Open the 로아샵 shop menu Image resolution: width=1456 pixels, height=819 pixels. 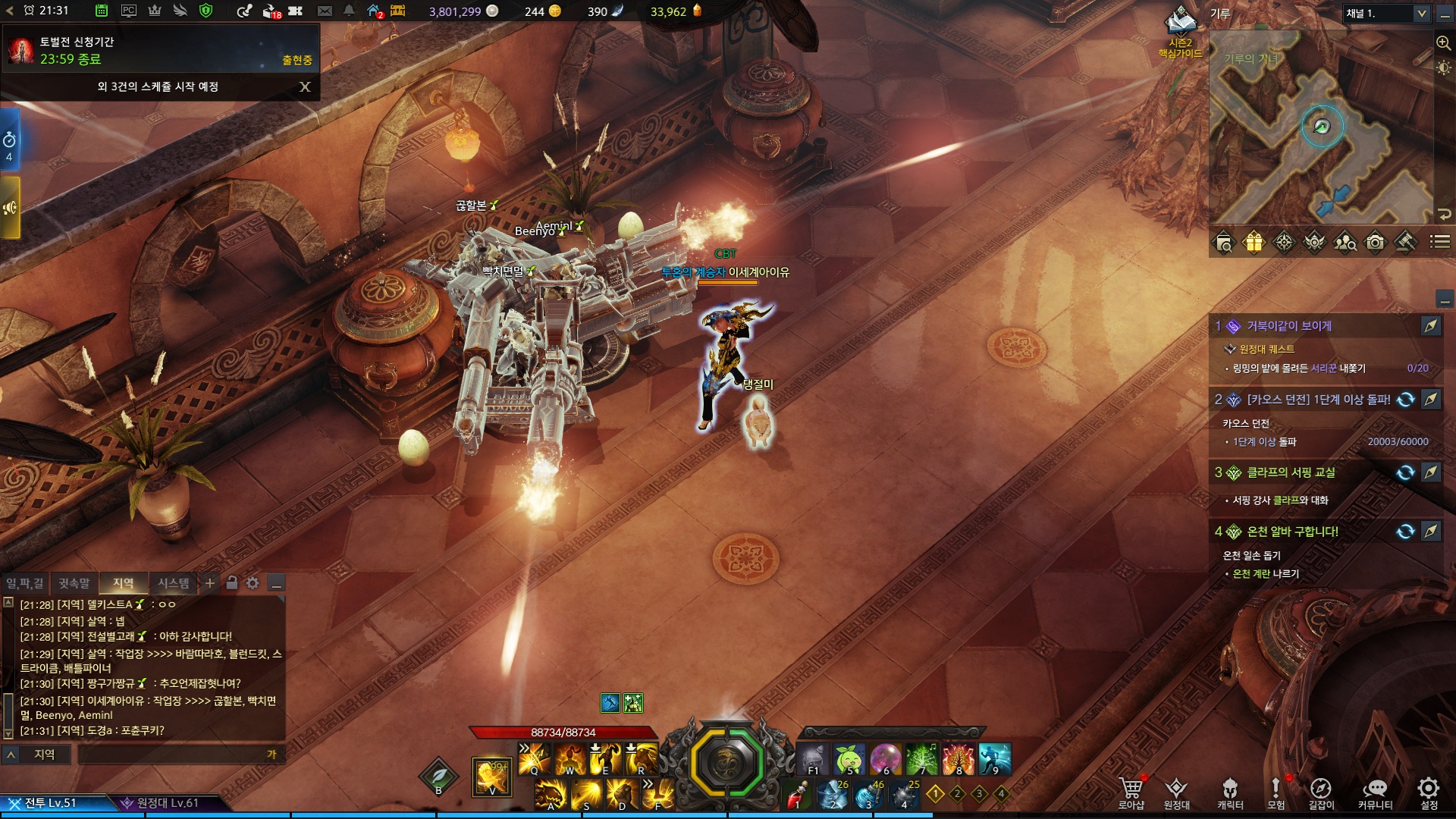[1131, 792]
